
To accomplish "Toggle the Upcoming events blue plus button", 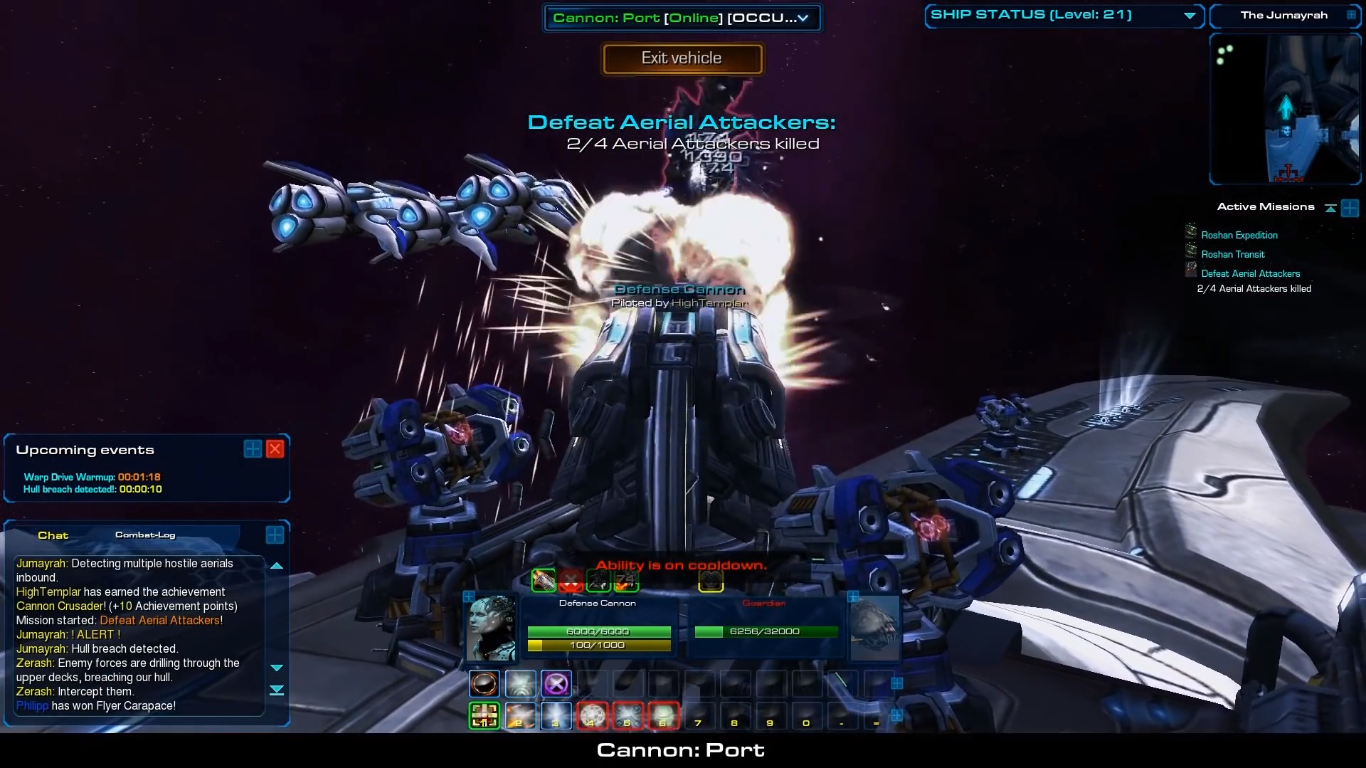I will (253, 449).
